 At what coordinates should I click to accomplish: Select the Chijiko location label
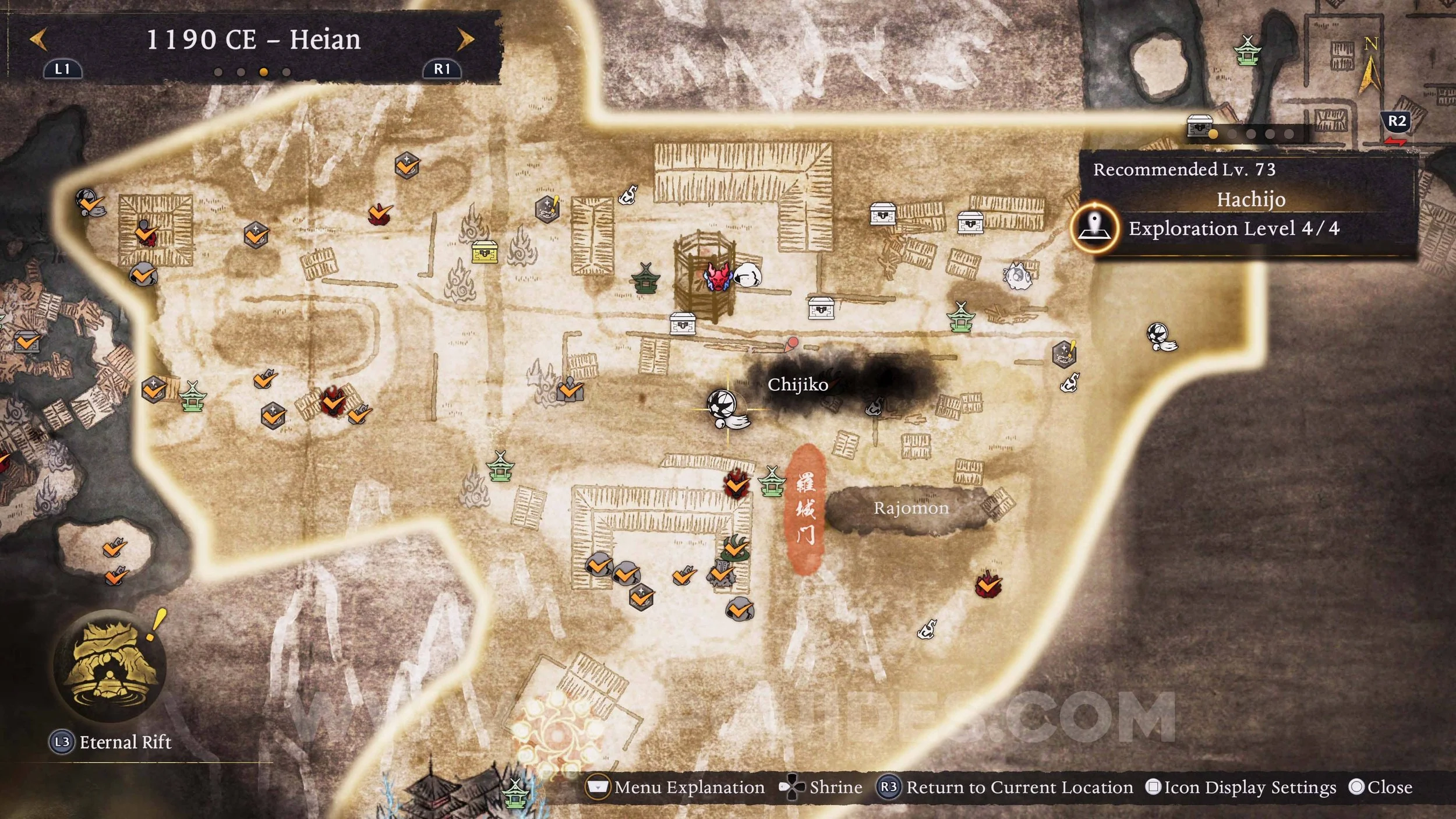(797, 384)
